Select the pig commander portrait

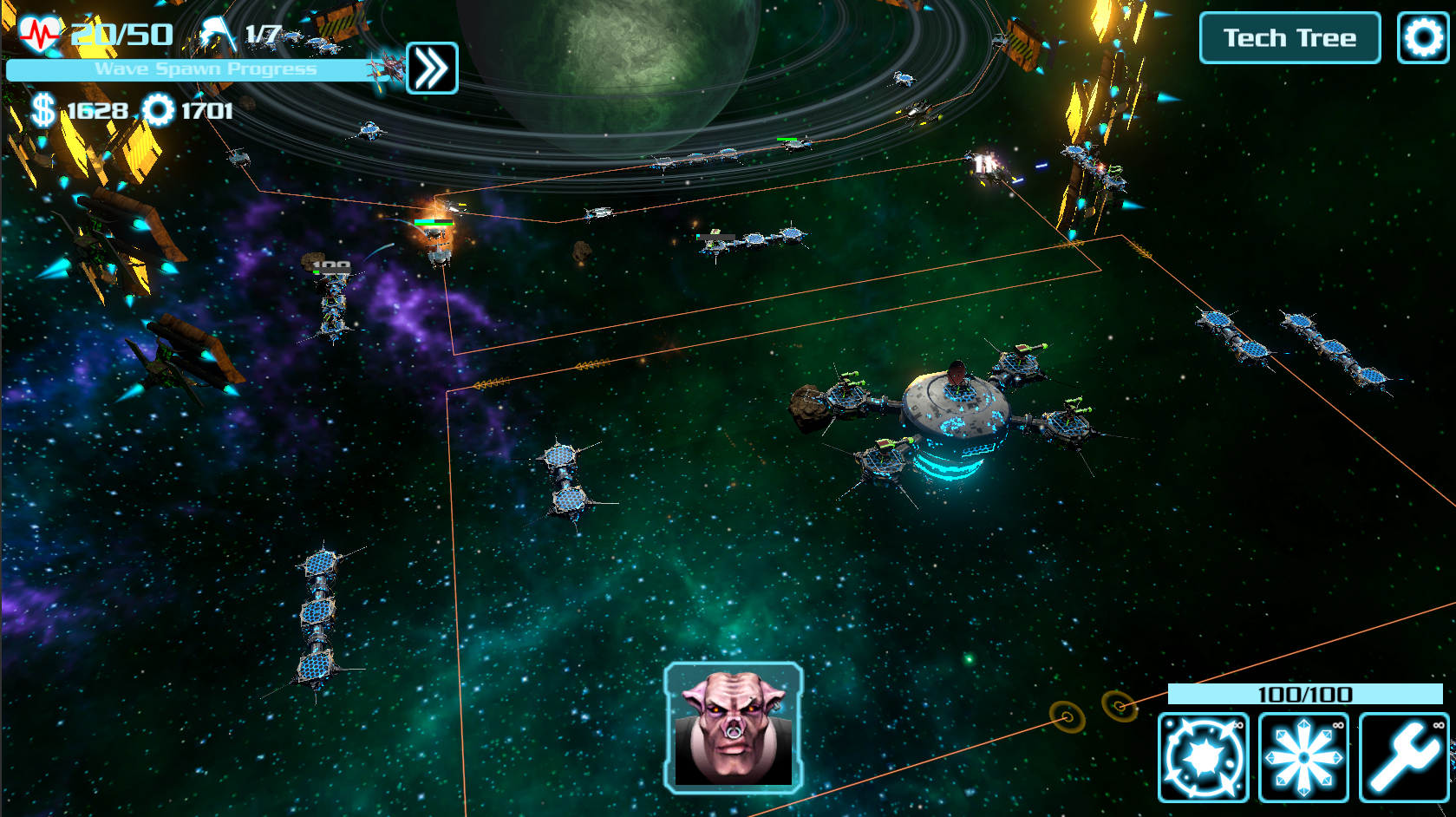[734, 729]
